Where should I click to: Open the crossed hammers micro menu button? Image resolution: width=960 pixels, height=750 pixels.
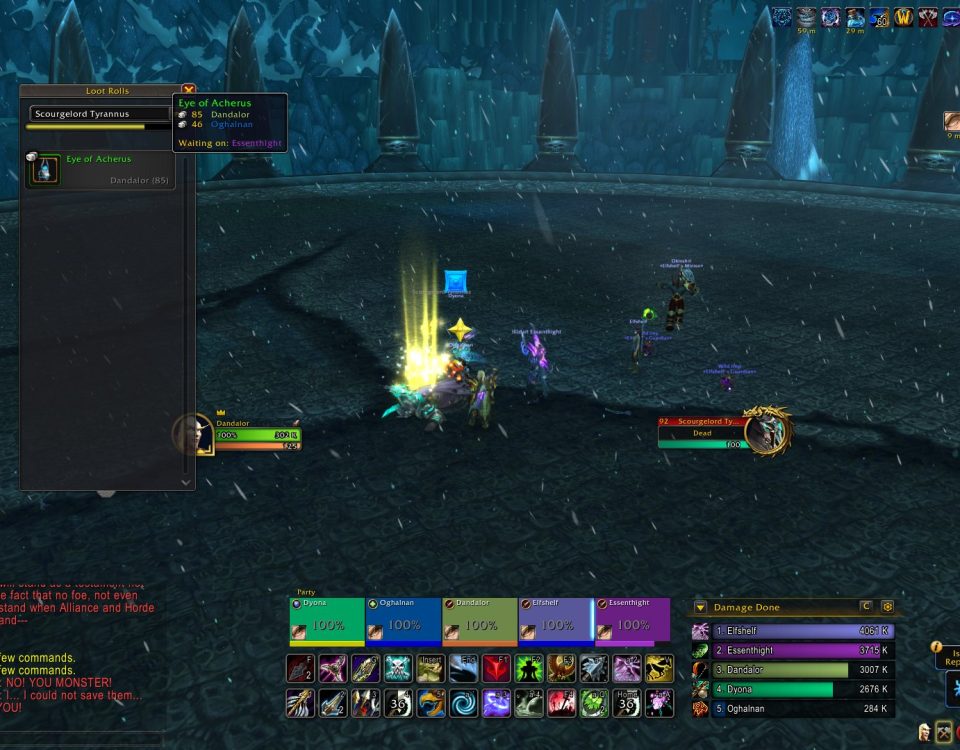pyautogui.click(x=944, y=732)
